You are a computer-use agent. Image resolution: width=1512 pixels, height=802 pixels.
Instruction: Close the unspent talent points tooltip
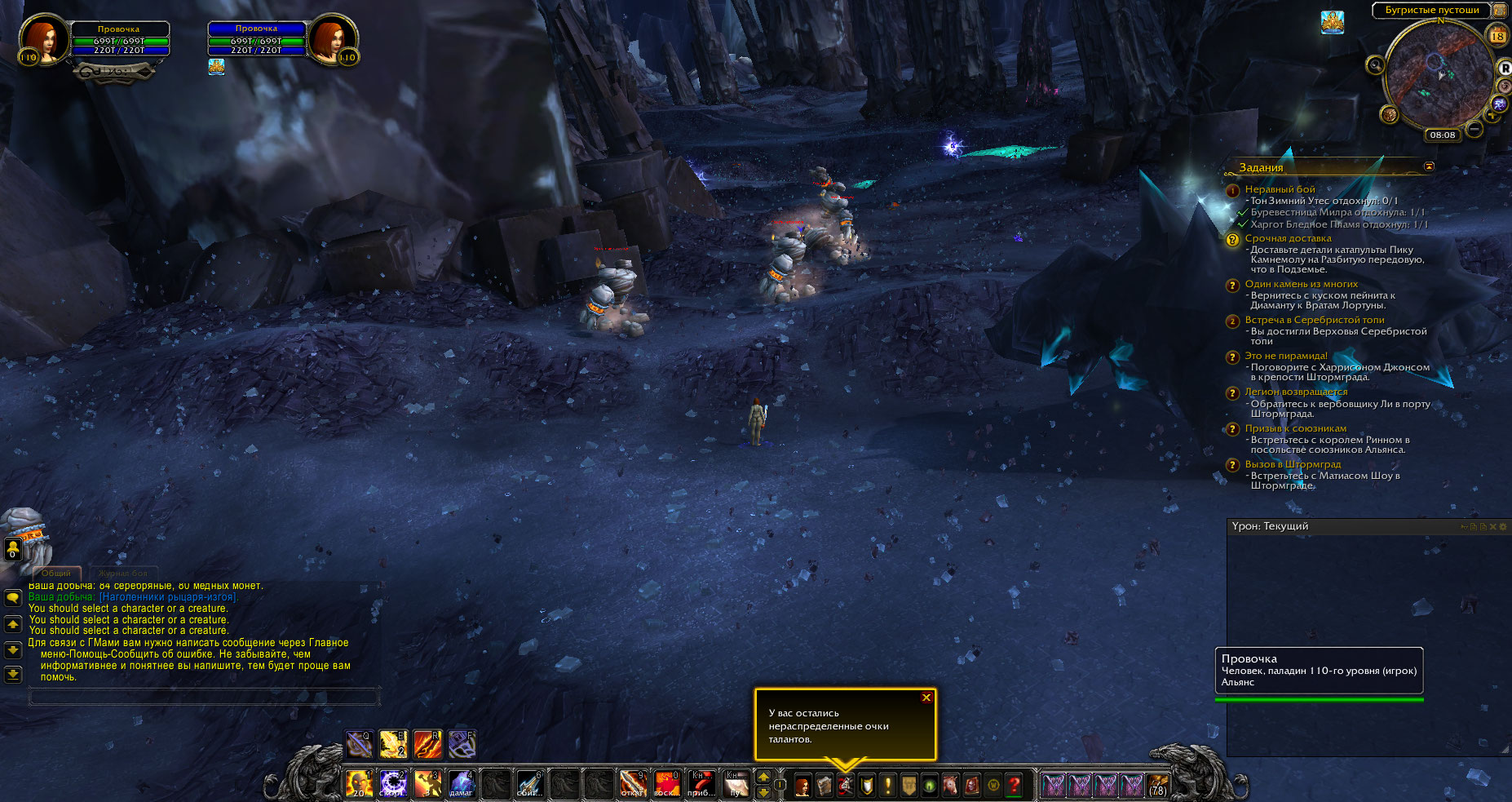click(926, 698)
